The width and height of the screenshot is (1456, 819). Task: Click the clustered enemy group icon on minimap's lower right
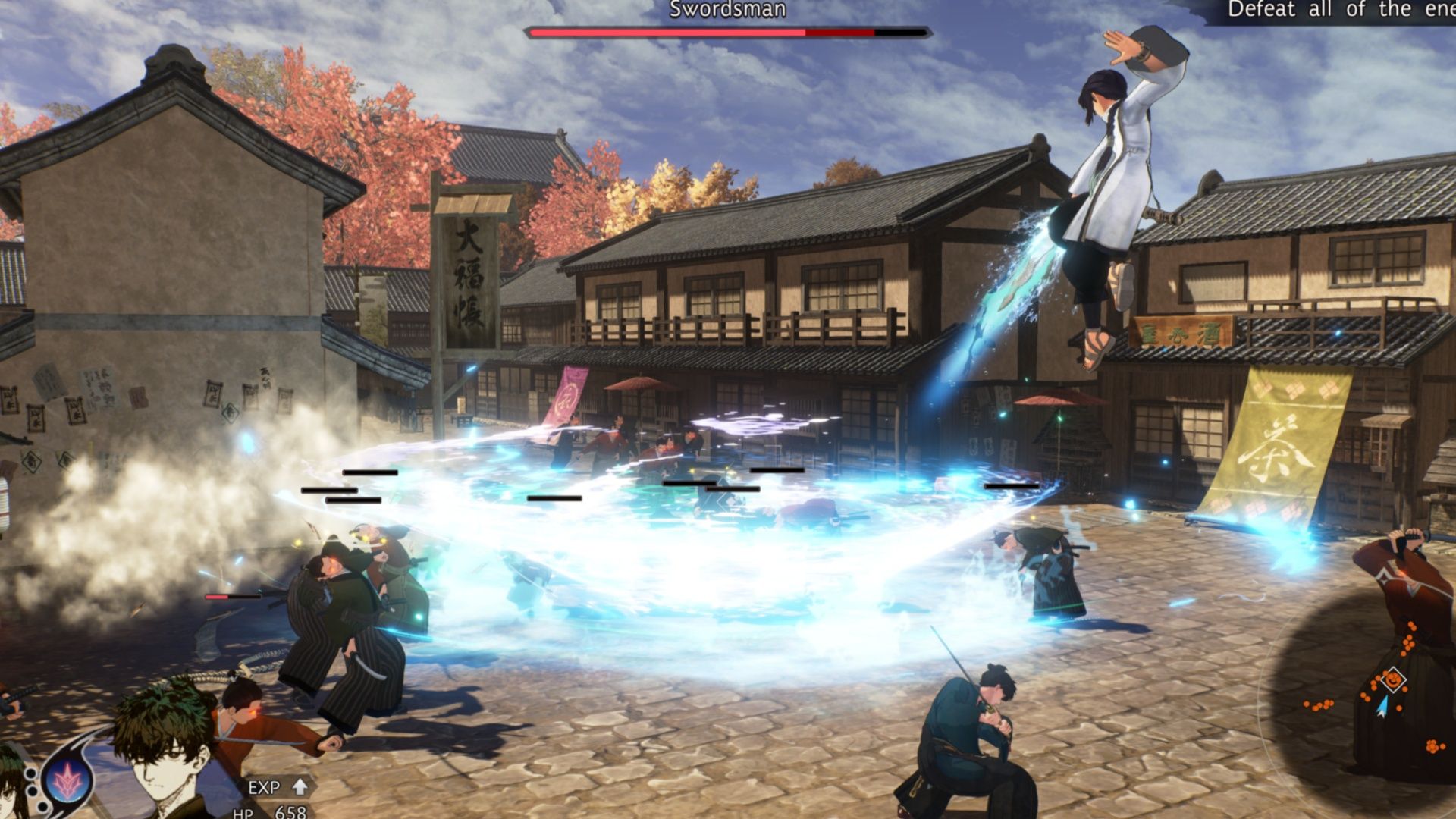coord(1433,746)
